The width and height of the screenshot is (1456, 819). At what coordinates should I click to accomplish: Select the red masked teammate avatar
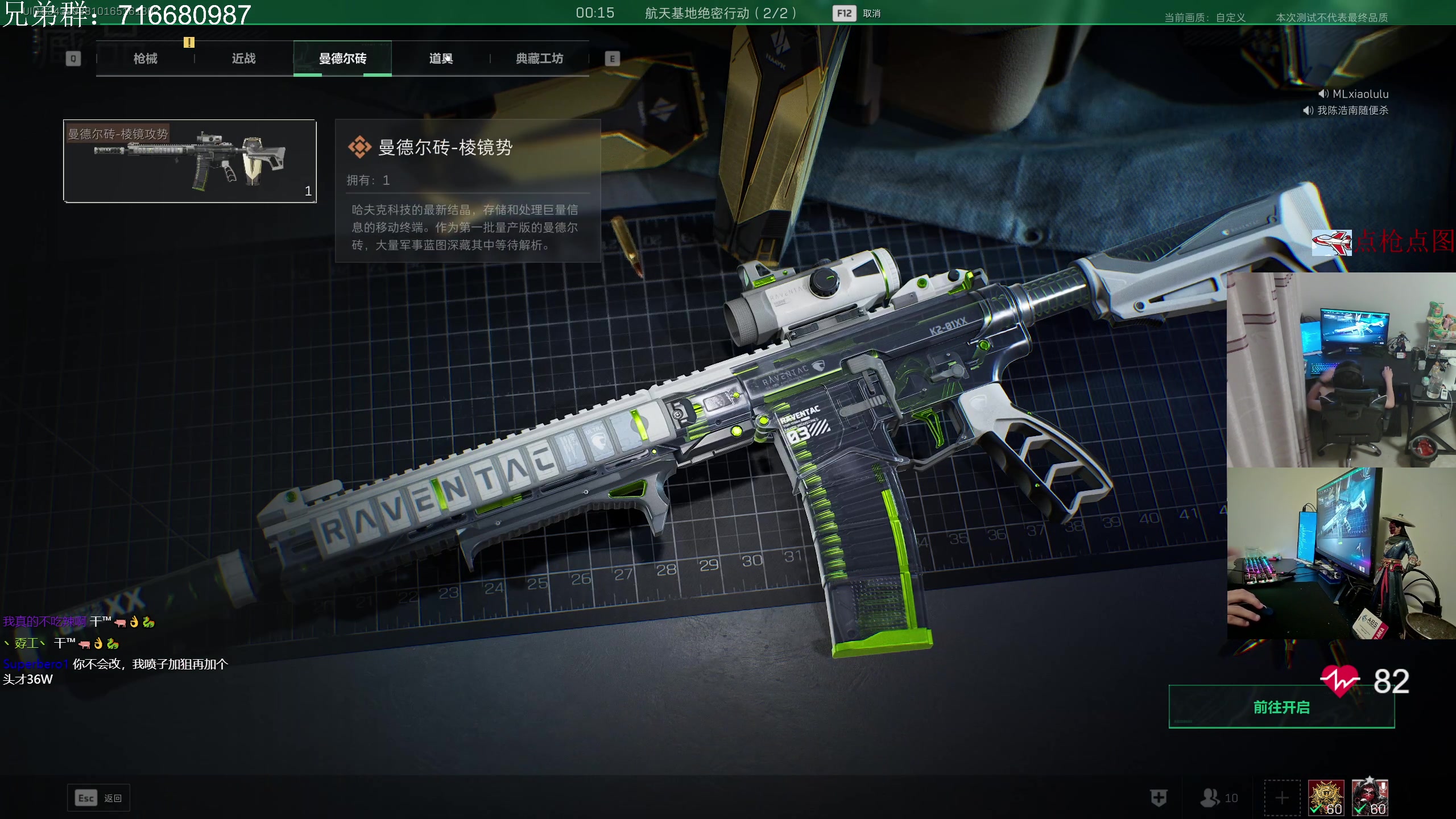[1370, 797]
